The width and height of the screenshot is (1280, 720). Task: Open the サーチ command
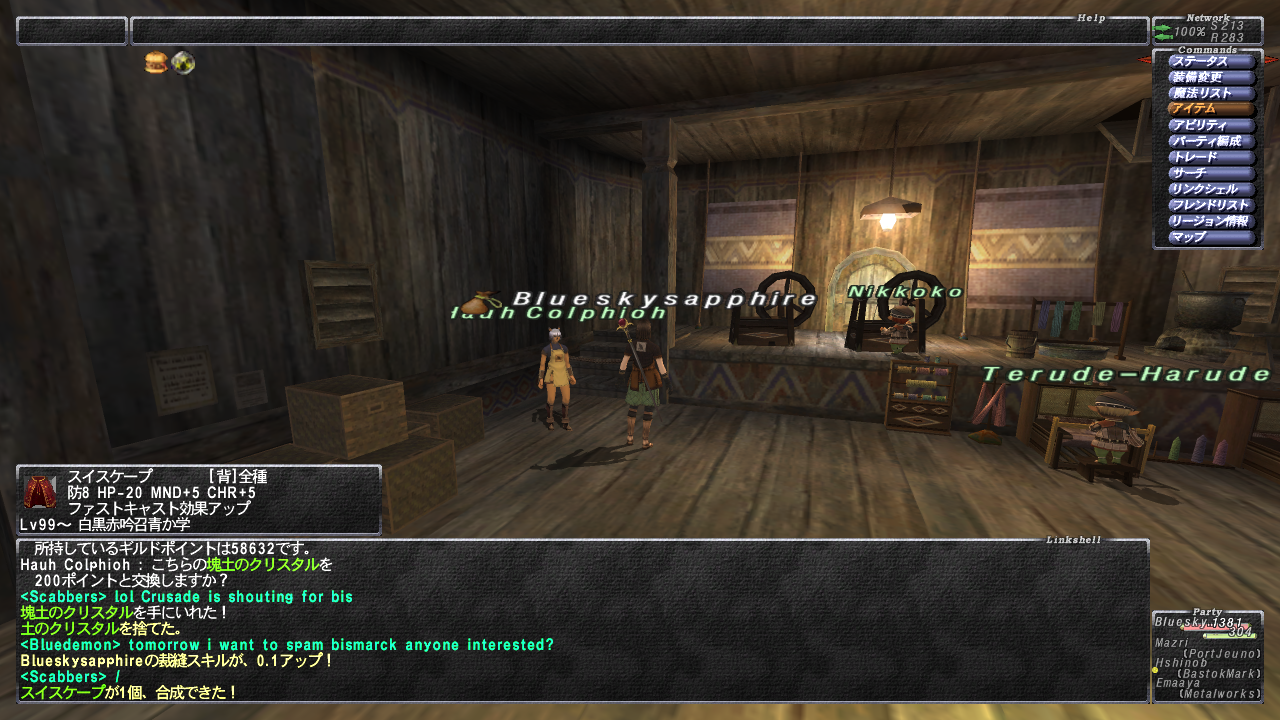(x=1210, y=174)
